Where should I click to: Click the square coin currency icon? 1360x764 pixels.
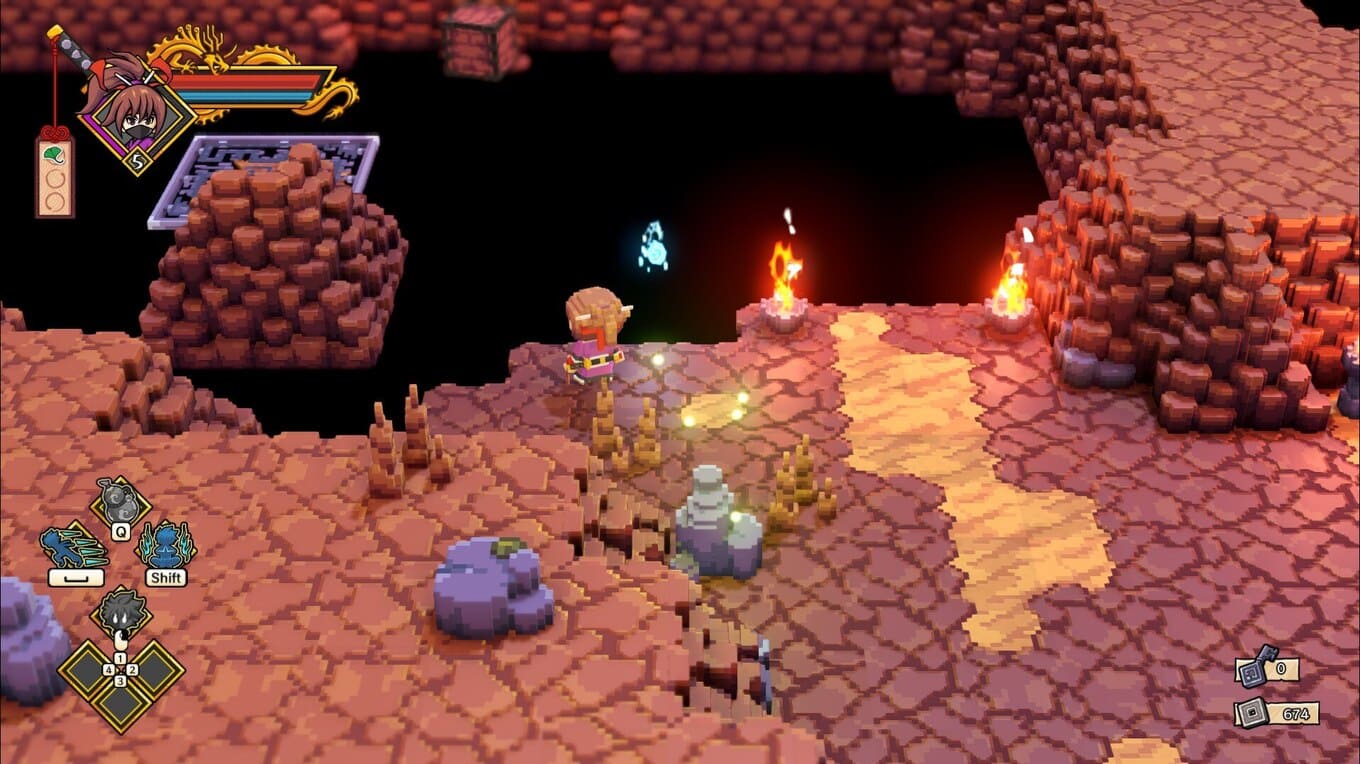1253,712
